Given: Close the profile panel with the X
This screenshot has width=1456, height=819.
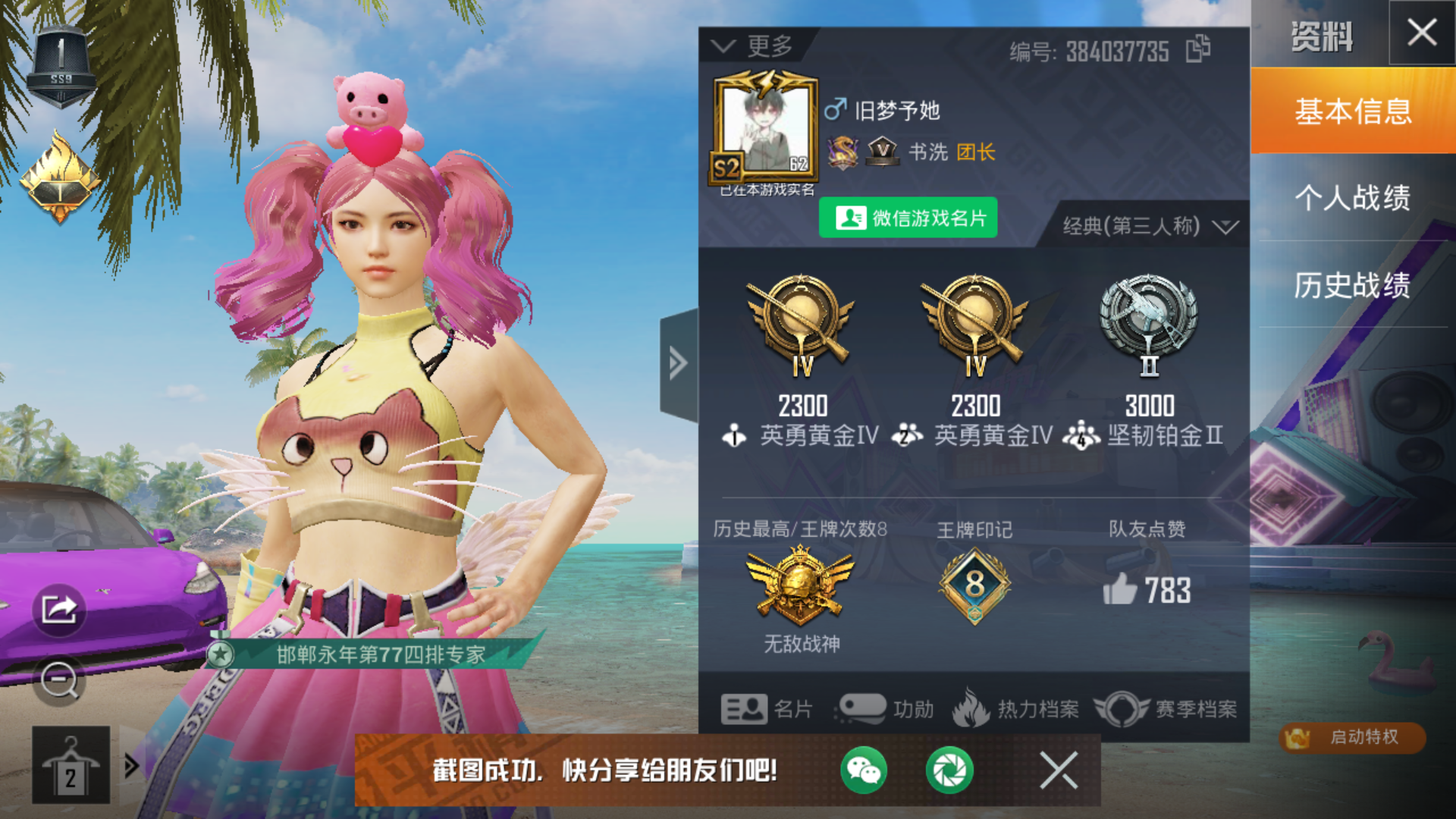Looking at the screenshot, I should point(1421,33).
